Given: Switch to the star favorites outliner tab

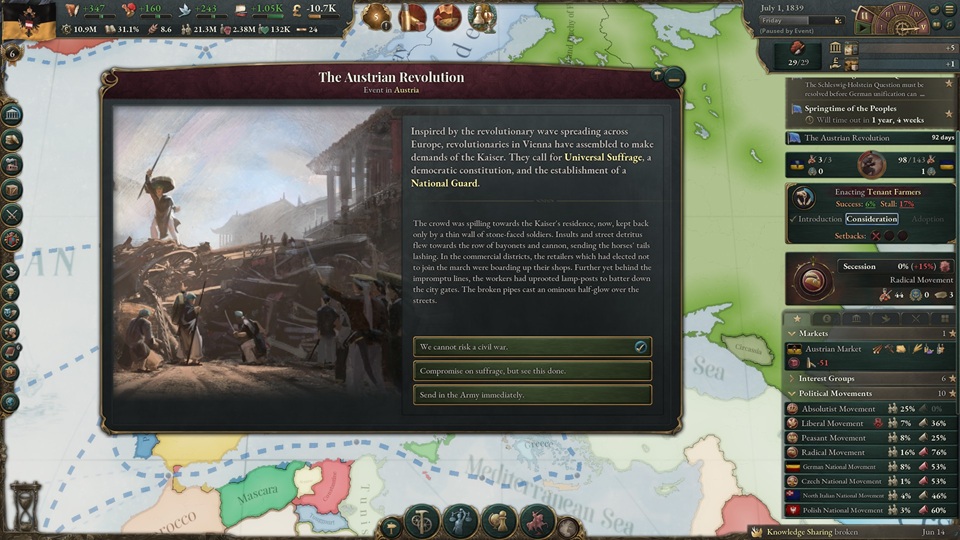Looking at the screenshot, I should point(797,318).
